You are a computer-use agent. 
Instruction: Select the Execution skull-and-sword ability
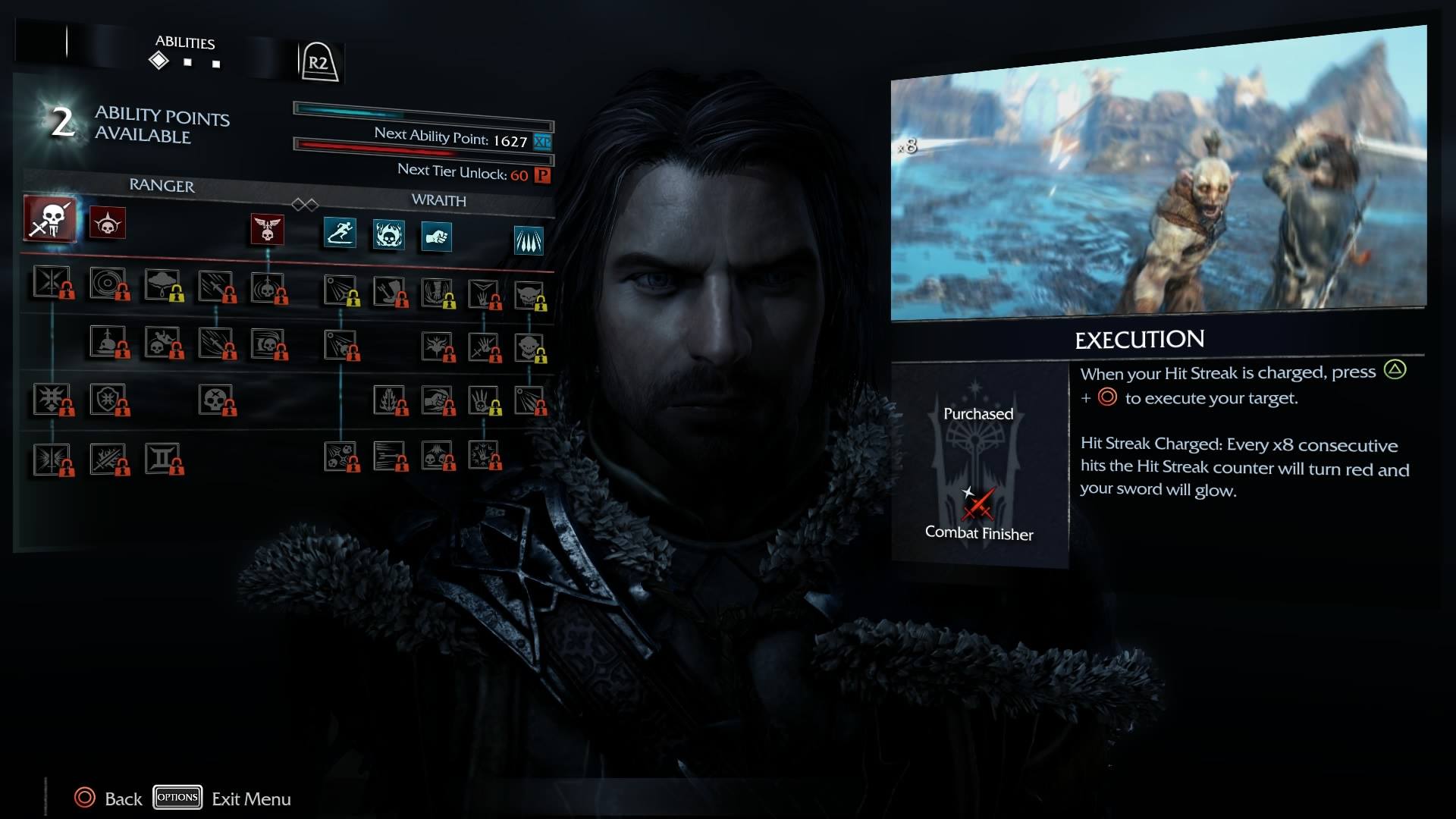point(50,219)
